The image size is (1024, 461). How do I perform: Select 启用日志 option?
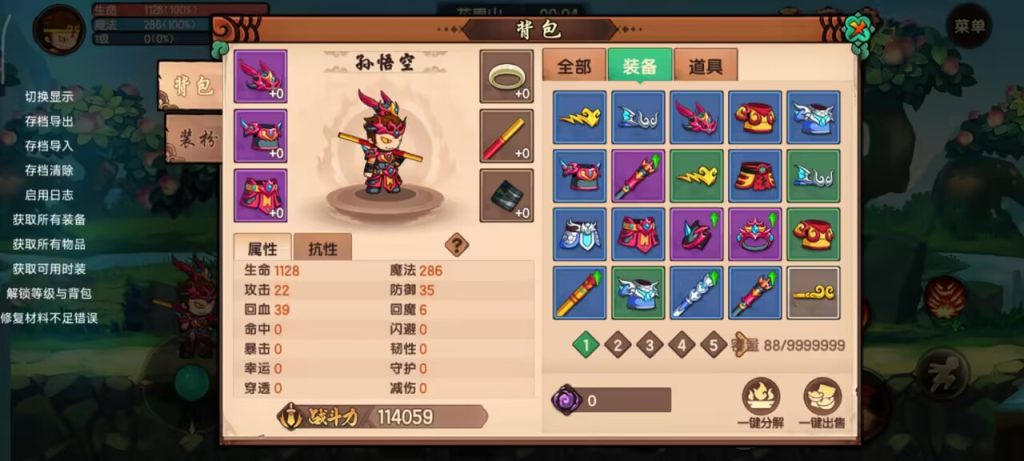tap(49, 195)
